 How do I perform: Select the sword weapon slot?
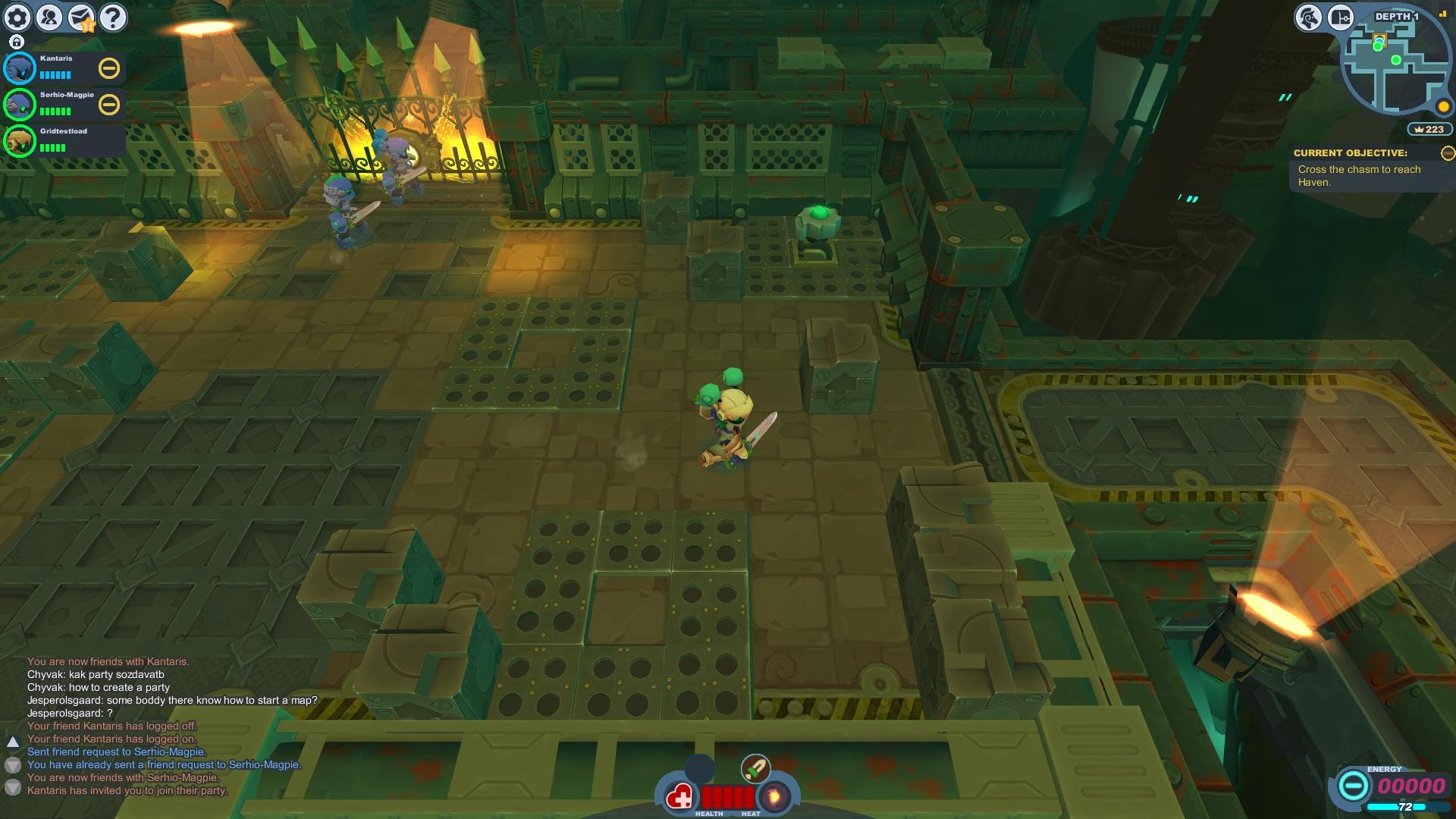(x=755, y=769)
